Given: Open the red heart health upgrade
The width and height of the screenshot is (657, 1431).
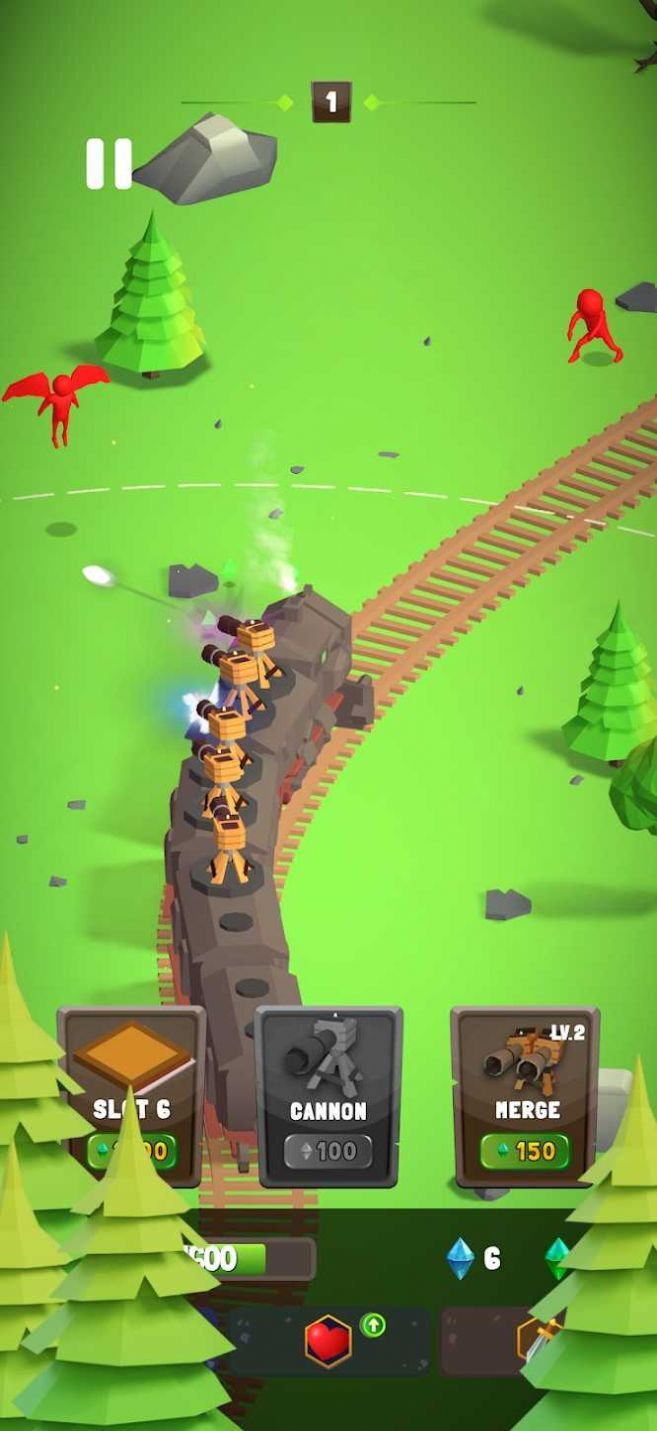Looking at the screenshot, I should point(329,1340).
